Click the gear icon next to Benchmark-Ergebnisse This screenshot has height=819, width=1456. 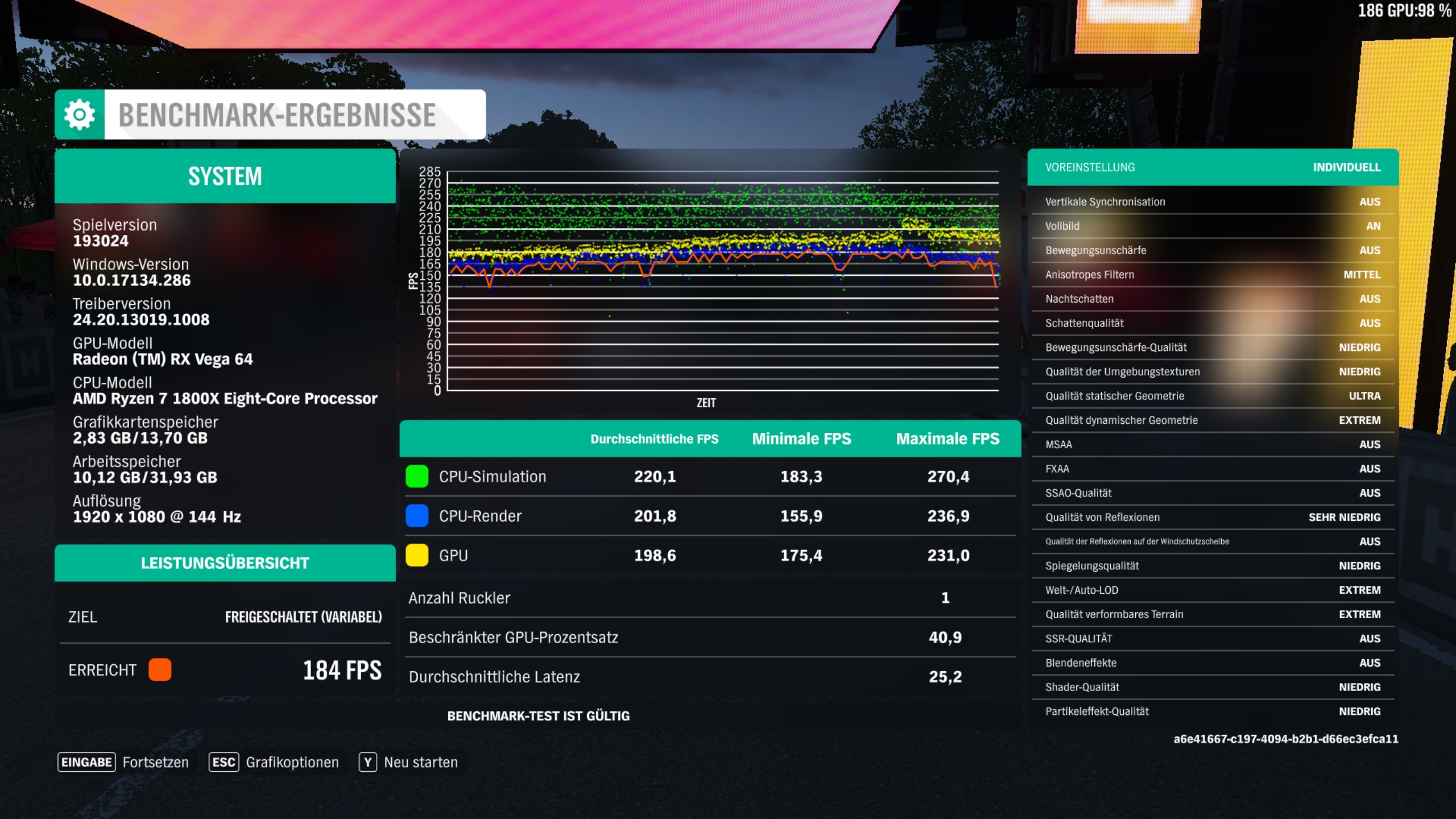(x=78, y=114)
